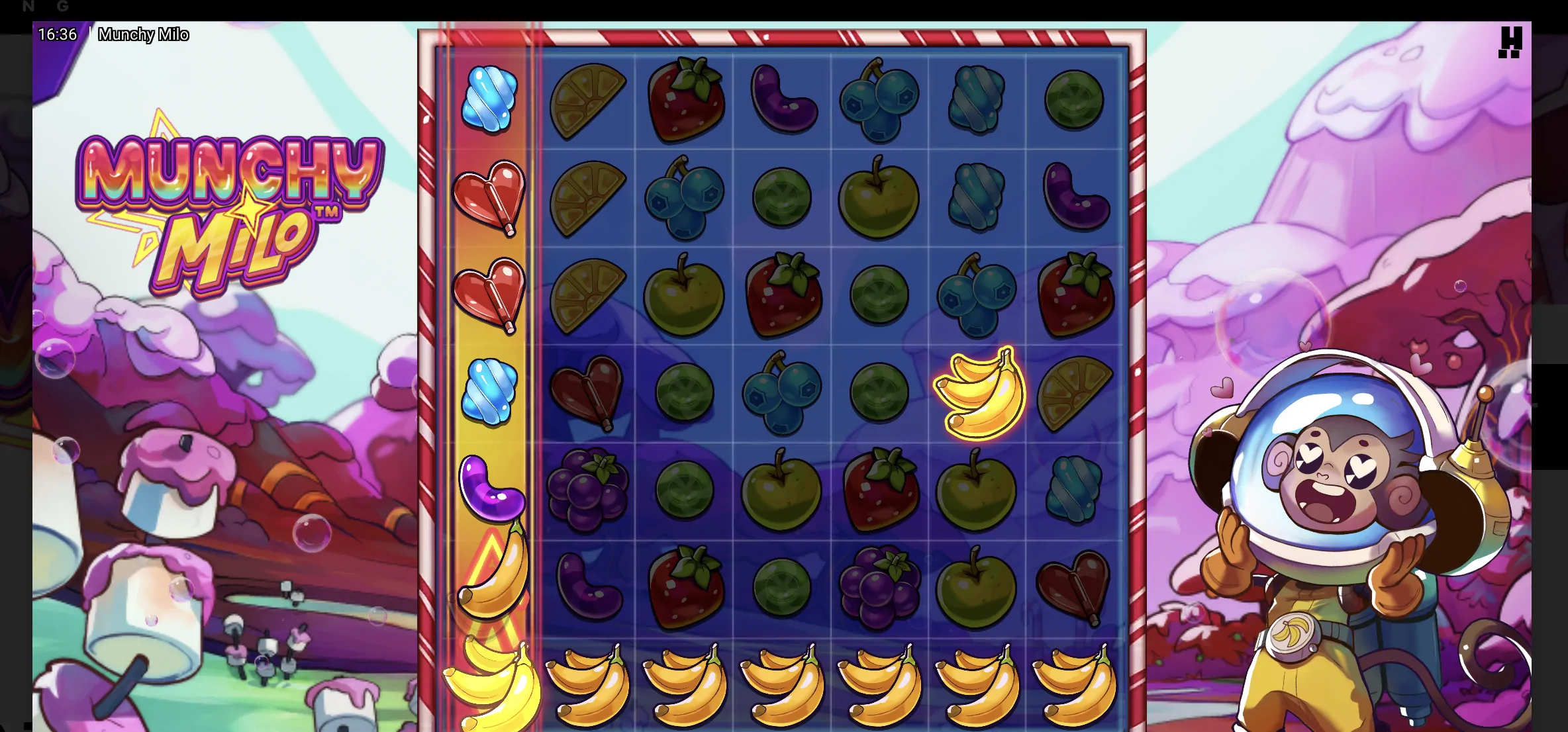1568x732 pixels.
Task: Select the blue twist candy in the side column
Action: [x=489, y=100]
